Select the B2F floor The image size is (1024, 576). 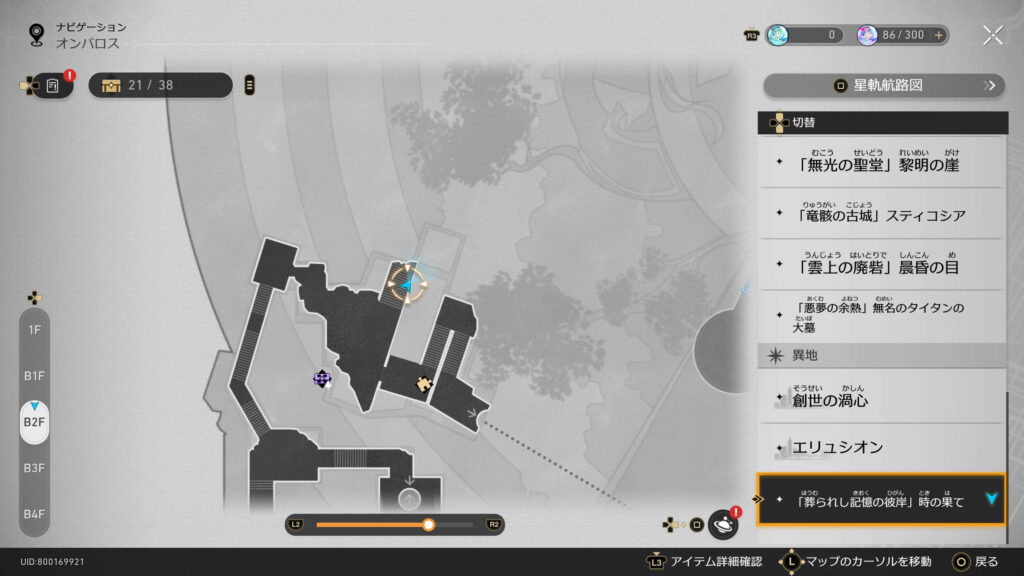coord(34,422)
